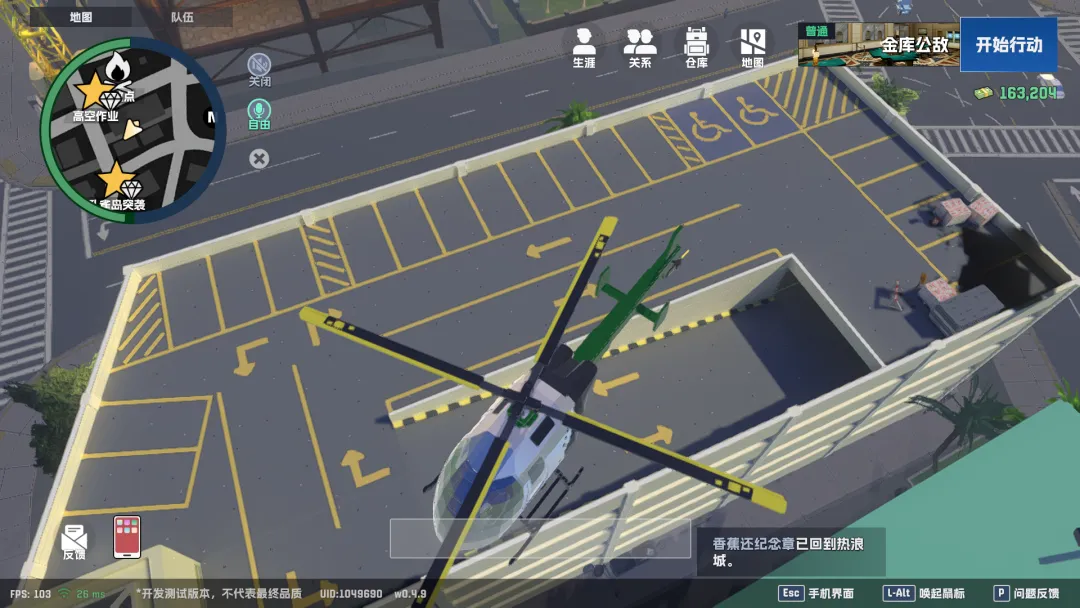Image resolution: width=1080 pixels, height=608 pixels.
Task: Open the 反馈 feedback envelope icon
Action: tap(74, 540)
